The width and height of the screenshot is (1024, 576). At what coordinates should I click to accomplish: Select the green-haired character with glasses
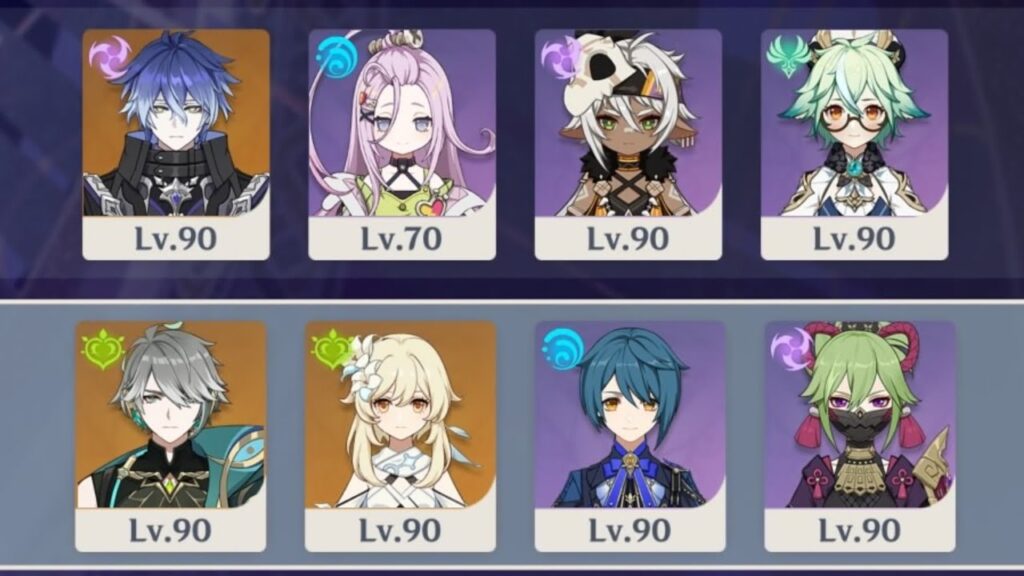[854, 143]
